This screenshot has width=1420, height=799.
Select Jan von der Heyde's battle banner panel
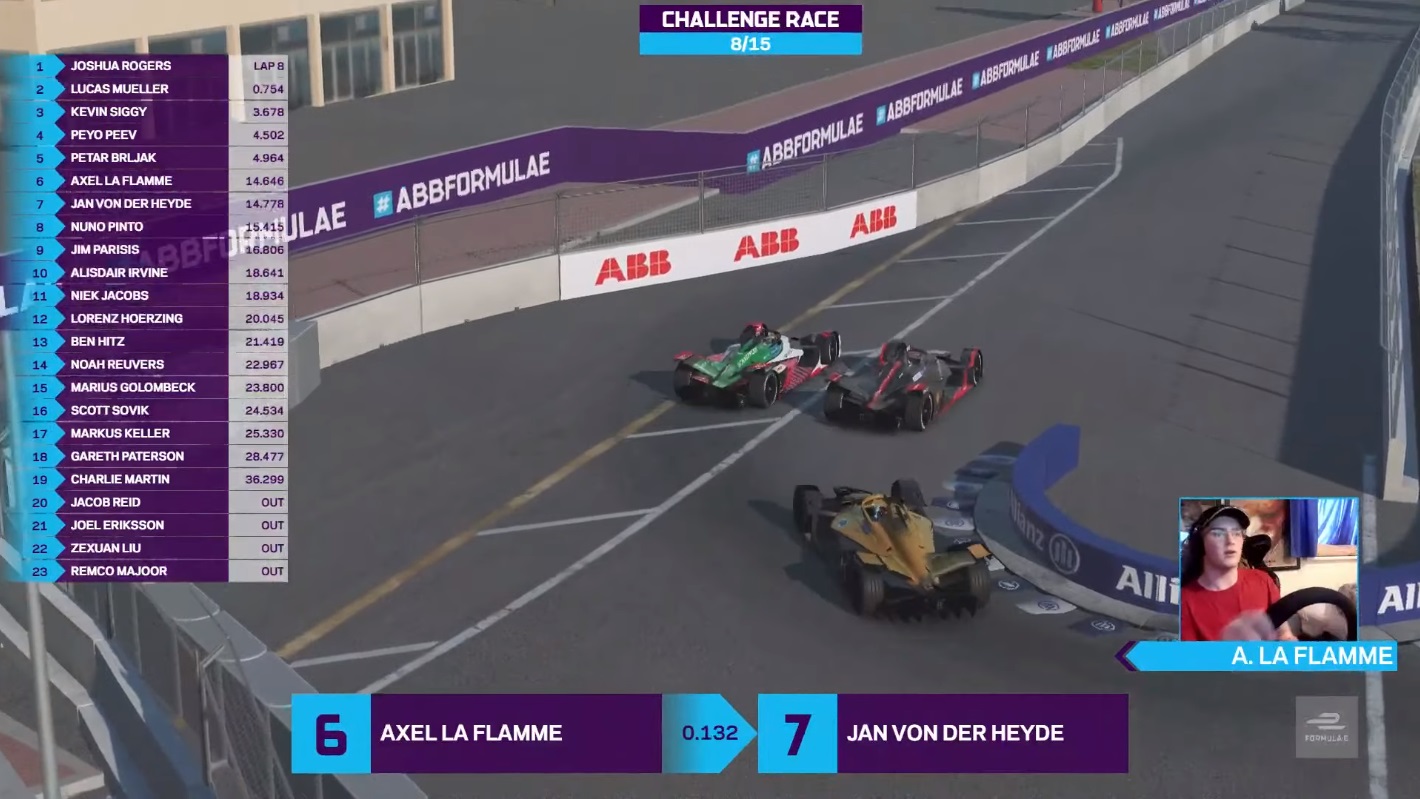[x=942, y=733]
